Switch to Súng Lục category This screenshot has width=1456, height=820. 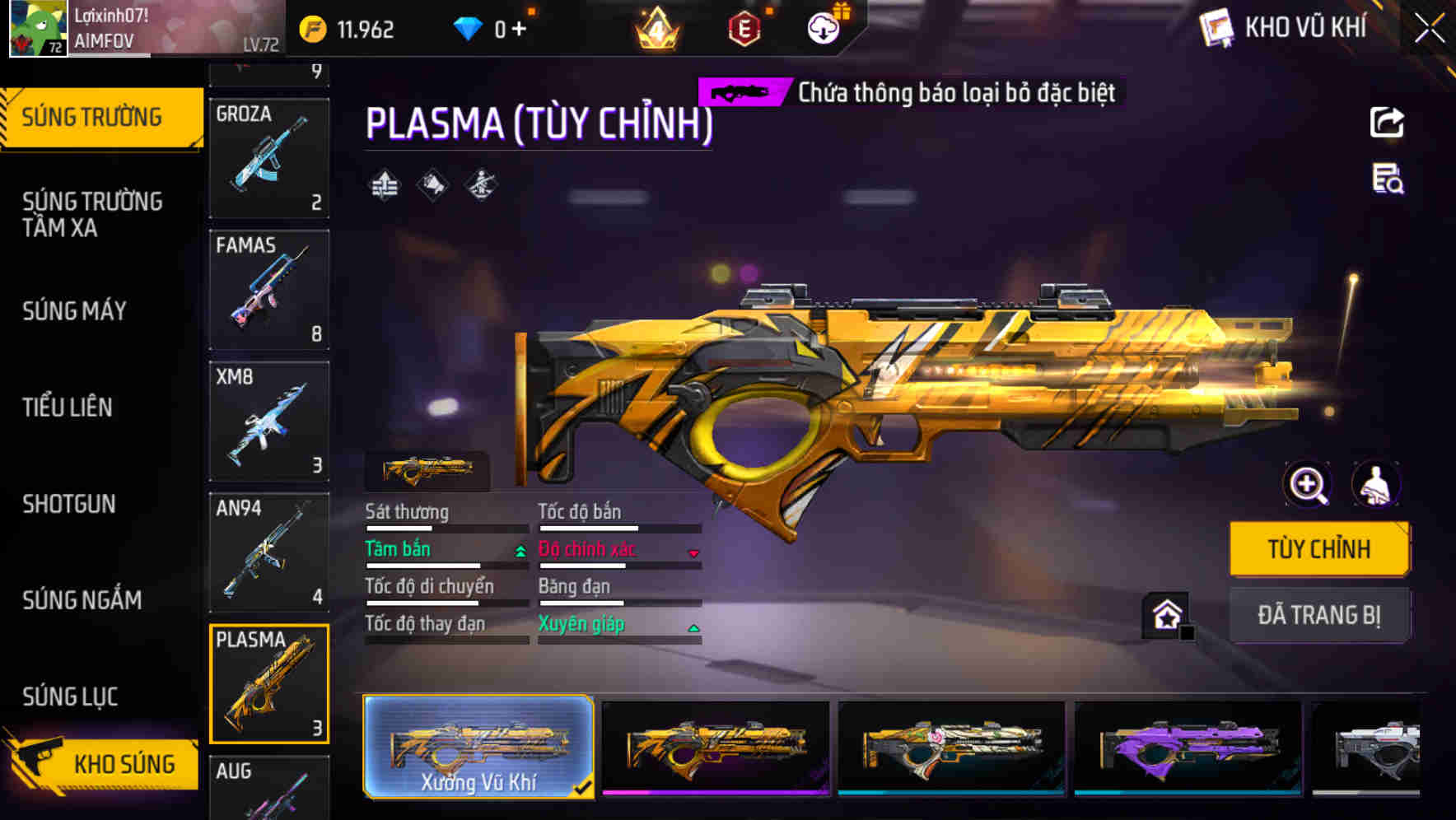pyautogui.click(x=70, y=697)
